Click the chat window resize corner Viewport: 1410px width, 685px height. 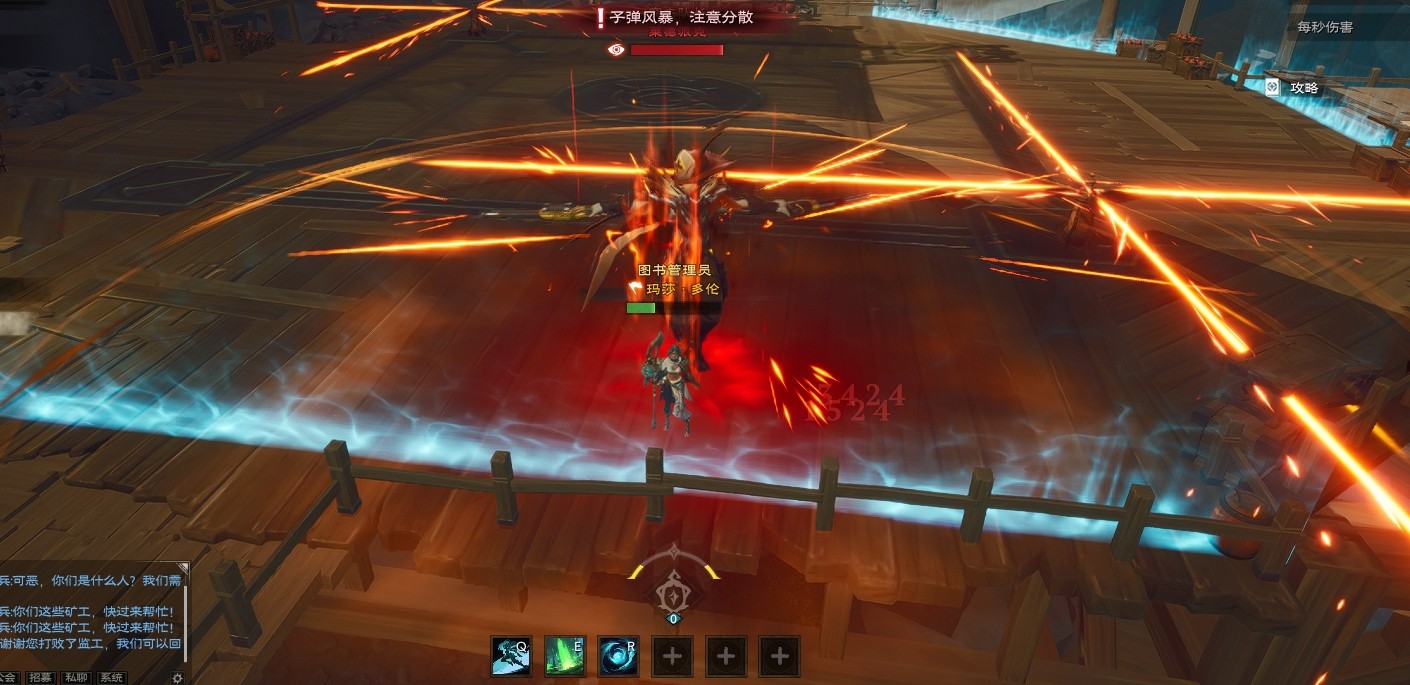click(x=183, y=567)
